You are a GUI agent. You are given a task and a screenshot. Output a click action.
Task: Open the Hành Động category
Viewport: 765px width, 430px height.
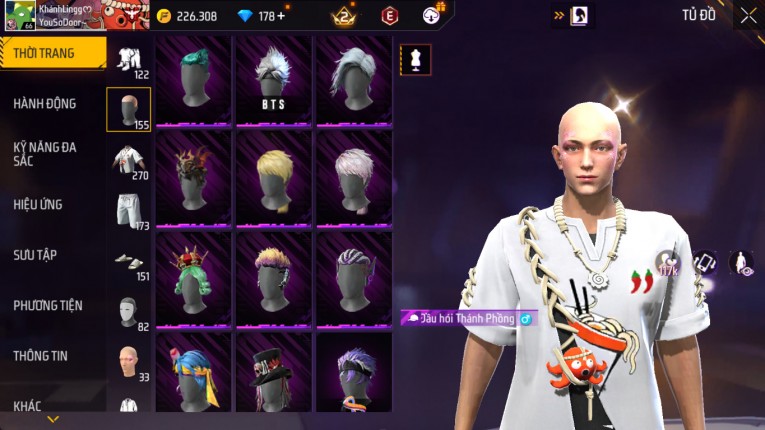click(x=45, y=103)
